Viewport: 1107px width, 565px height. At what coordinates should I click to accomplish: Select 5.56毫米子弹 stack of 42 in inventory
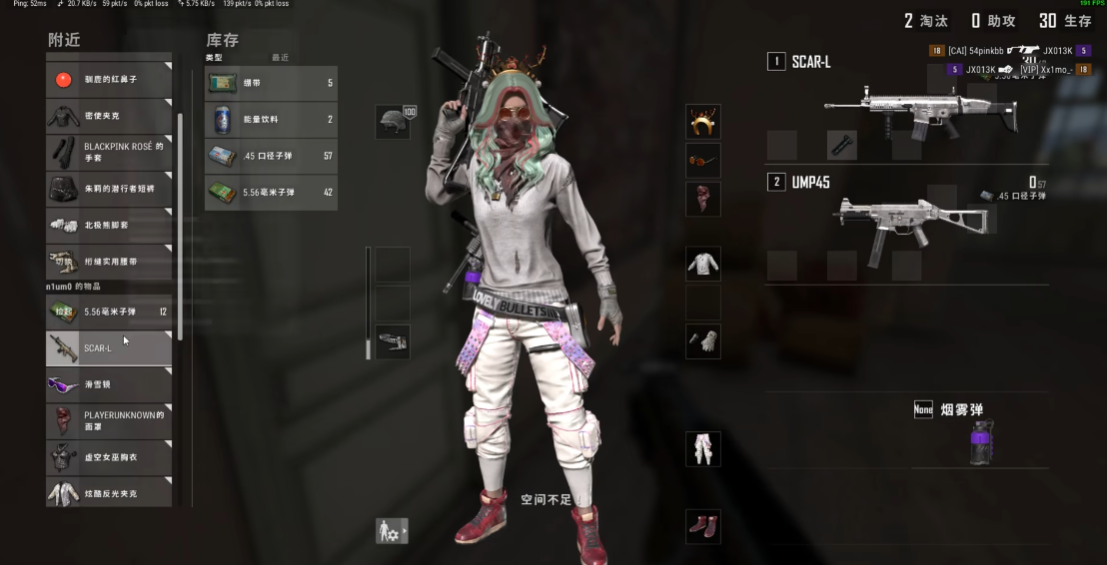click(x=270, y=192)
